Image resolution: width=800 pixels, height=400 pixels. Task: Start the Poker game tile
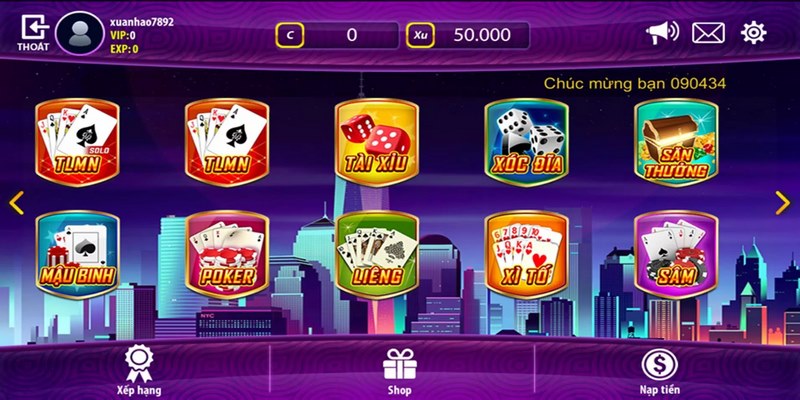point(226,253)
